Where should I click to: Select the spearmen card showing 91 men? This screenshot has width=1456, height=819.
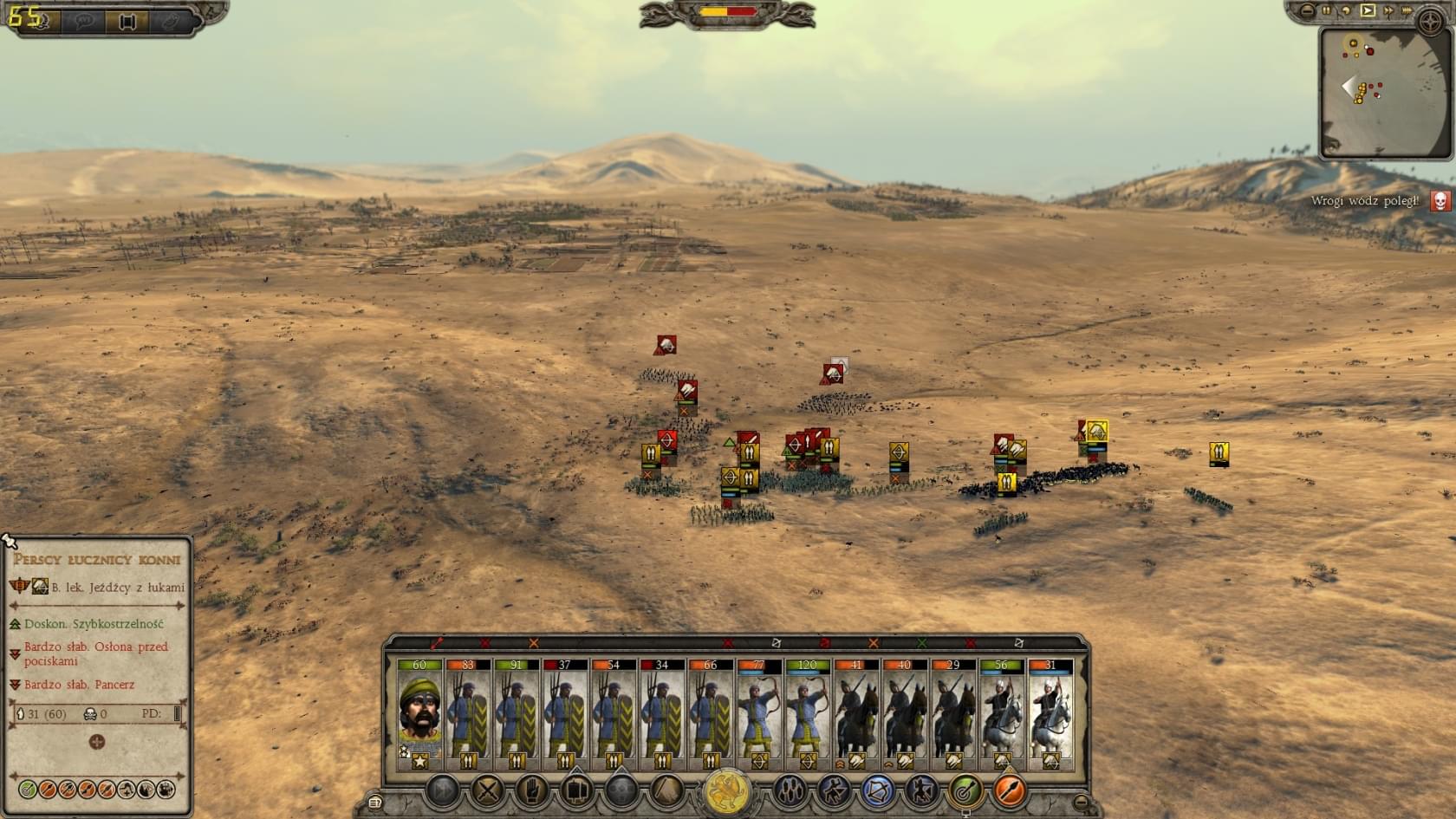tap(517, 714)
